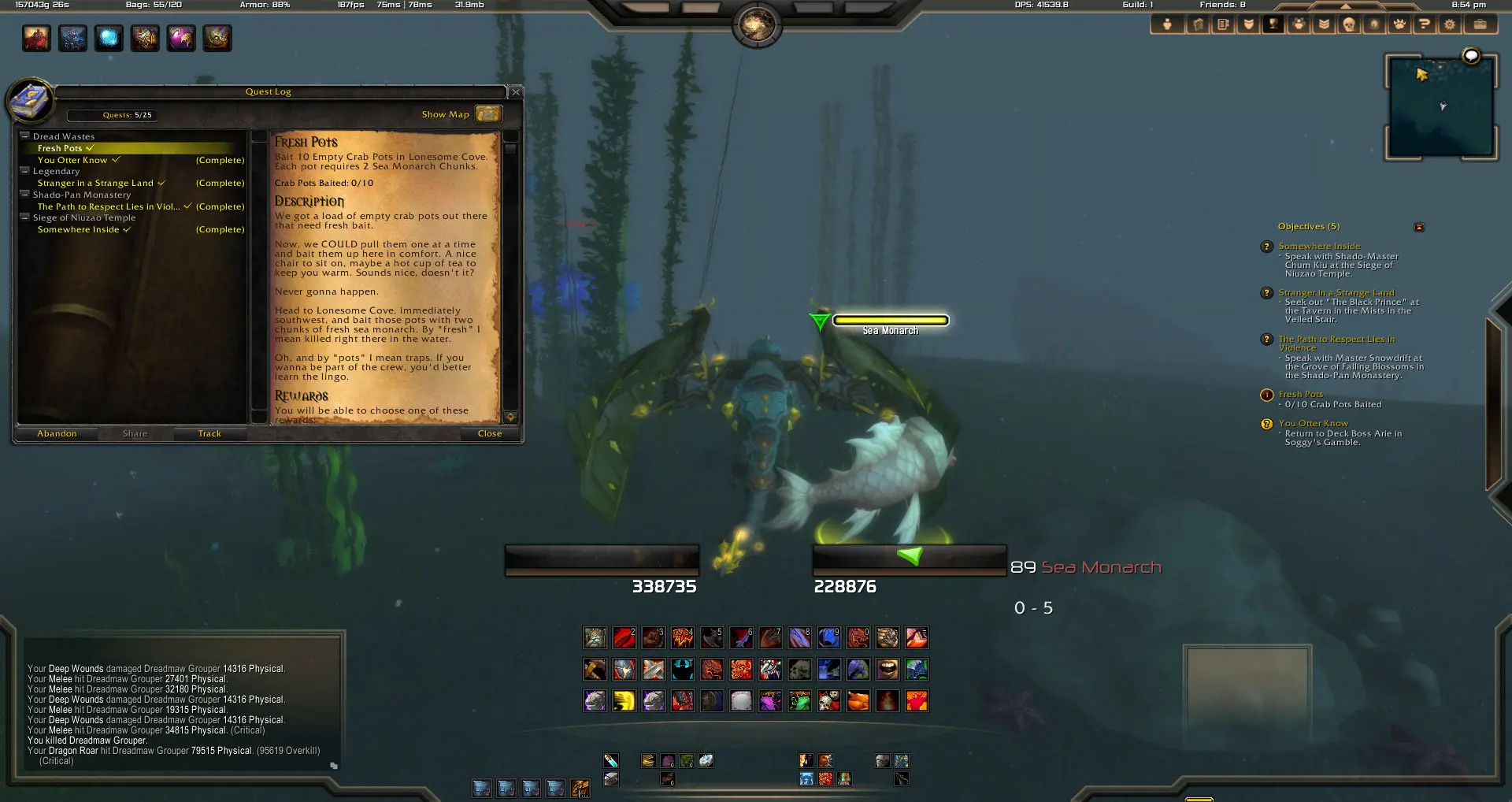The image size is (1512, 802).
Task: Choose Stranger in a Strange Land quest
Action: (95, 183)
